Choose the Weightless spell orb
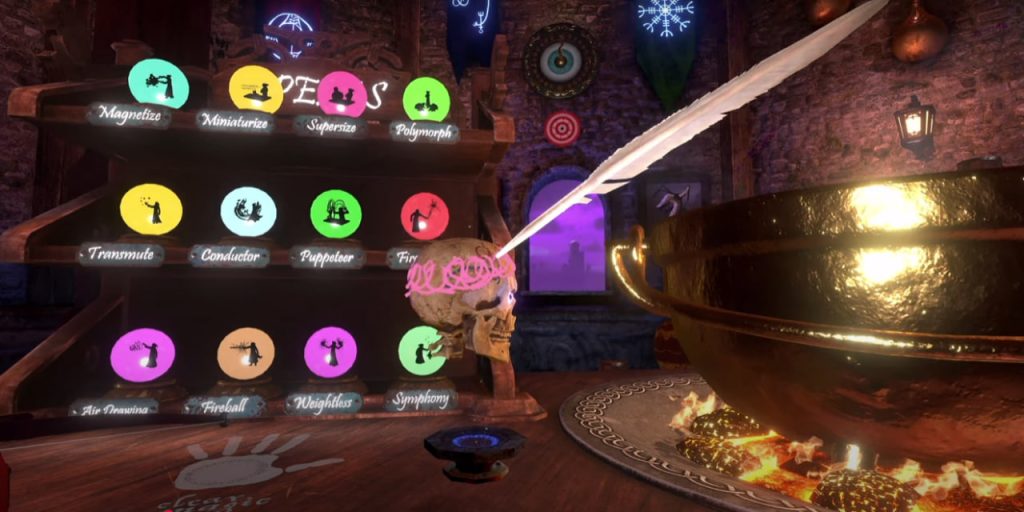Image resolution: width=1024 pixels, height=512 pixels. (330, 352)
